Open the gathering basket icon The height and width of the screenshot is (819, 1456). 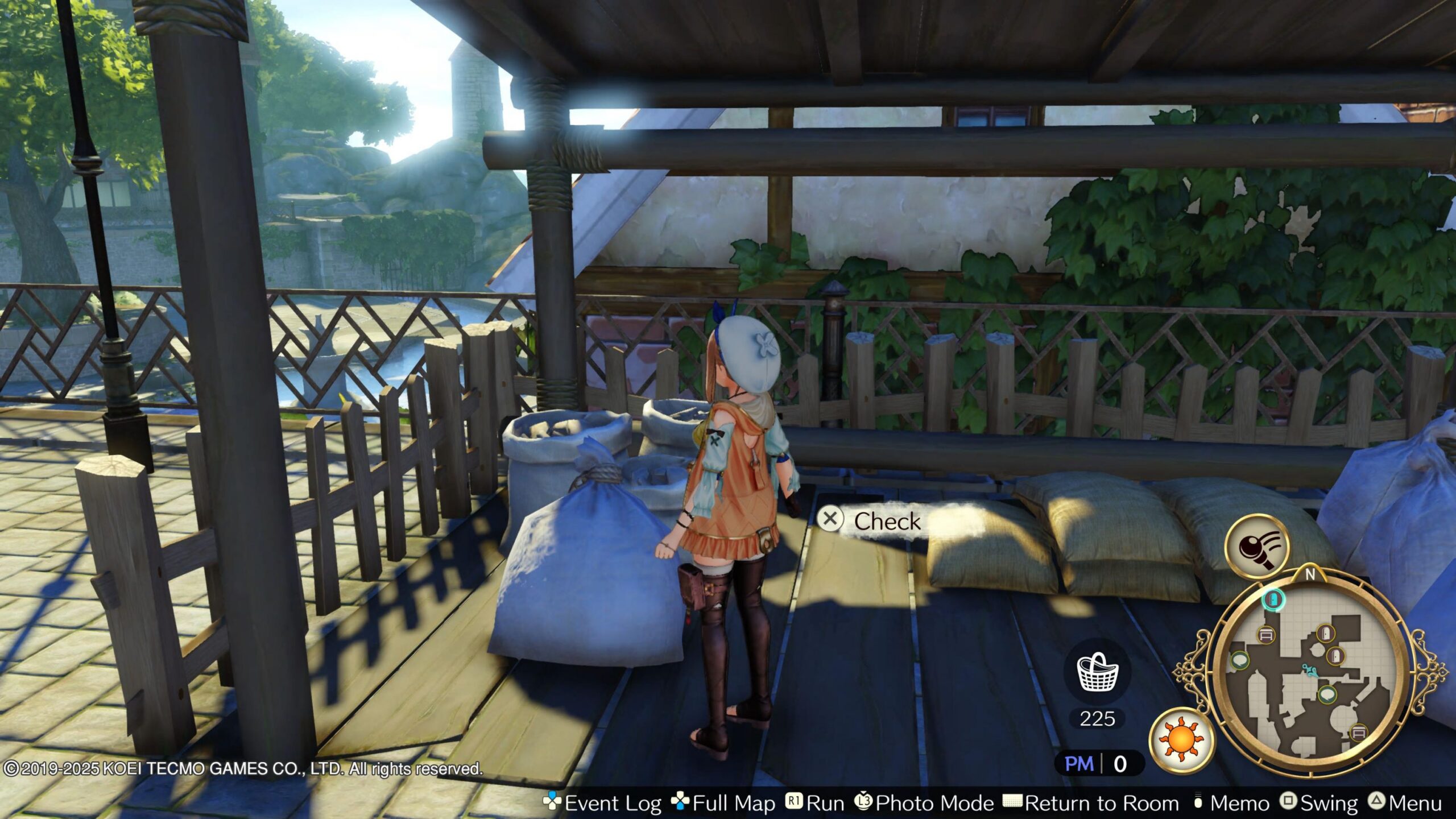pos(1097,673)
